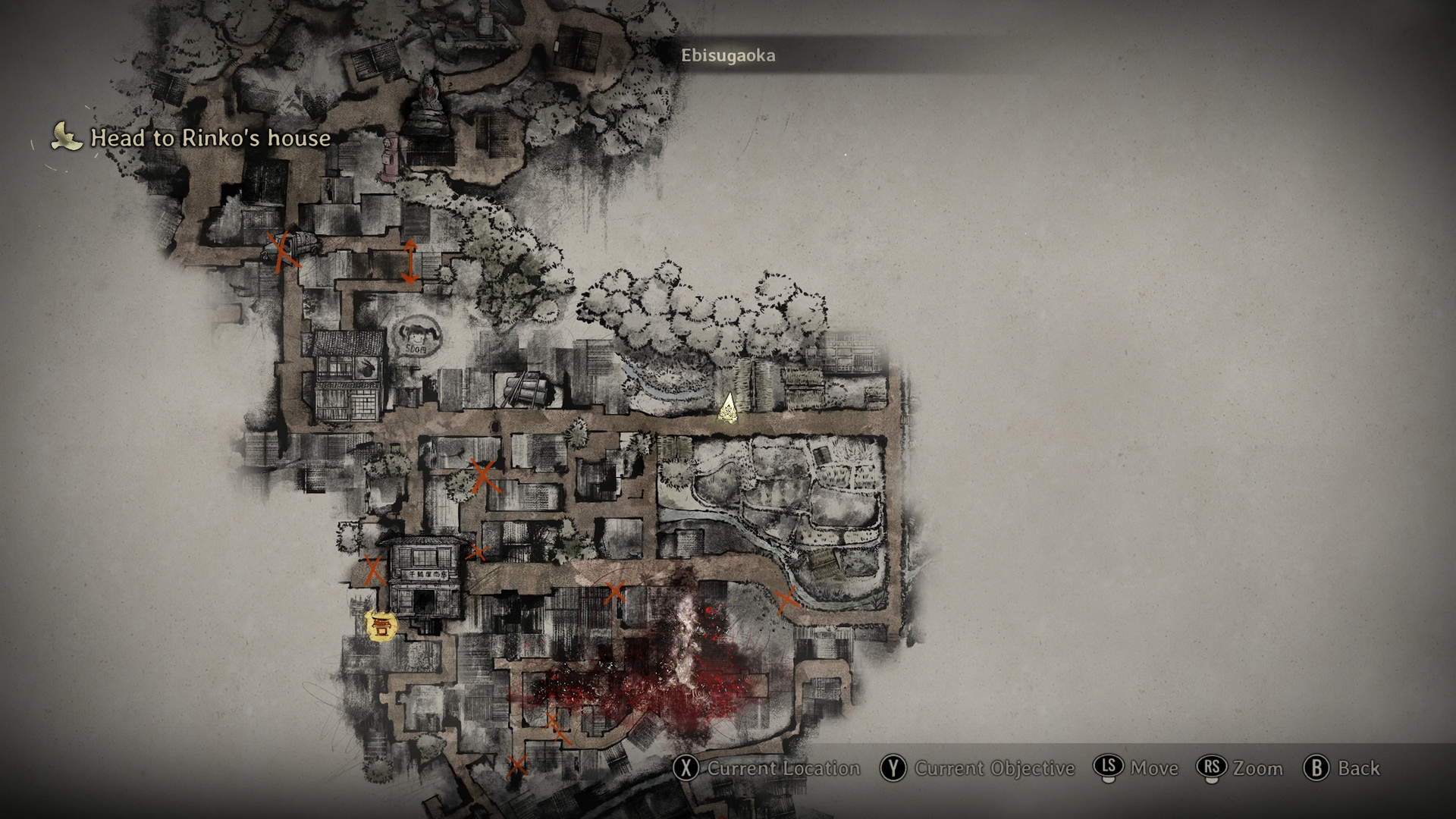Select the player location arrow marker

[729, 408]
